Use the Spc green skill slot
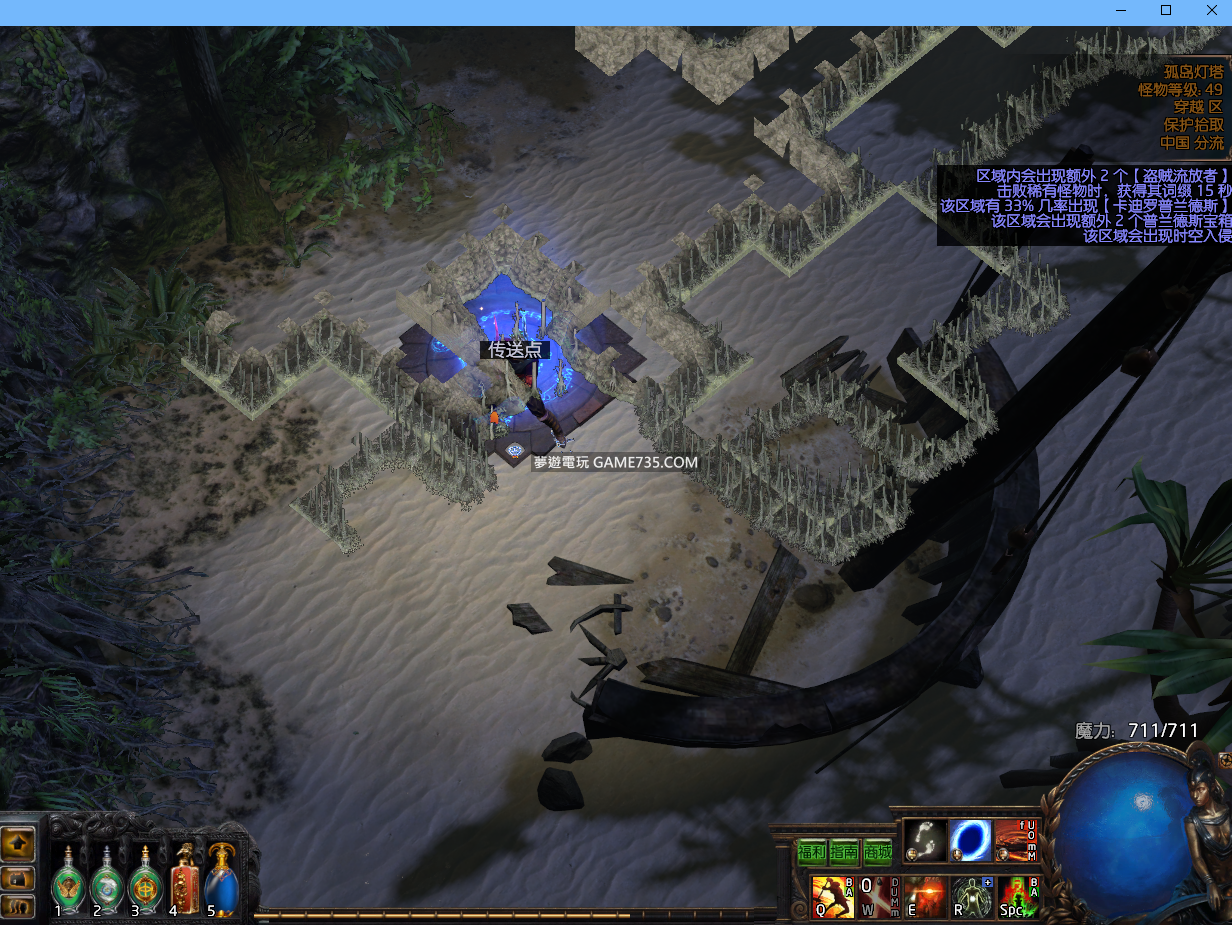 point(1018,896)
